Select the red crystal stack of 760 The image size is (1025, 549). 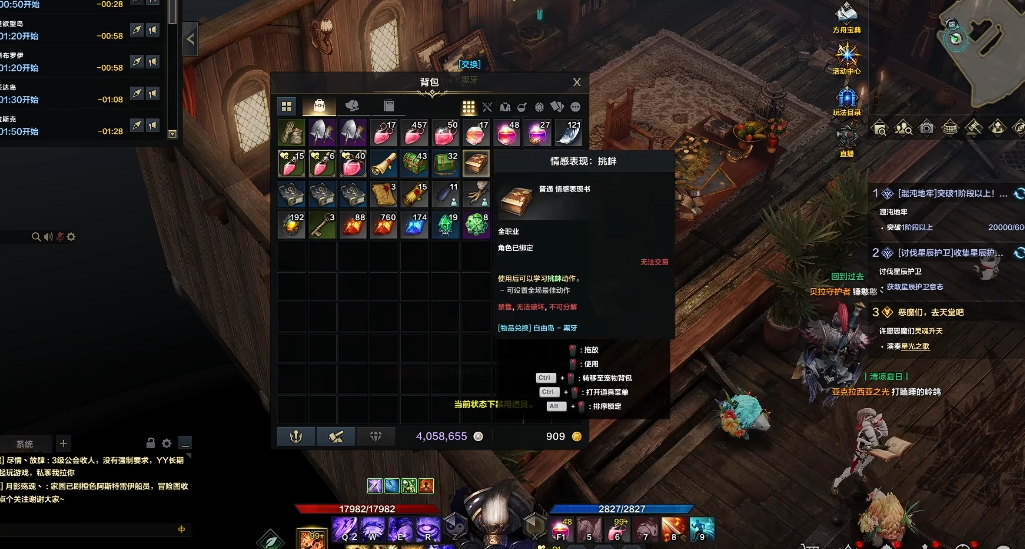(384, 225)
